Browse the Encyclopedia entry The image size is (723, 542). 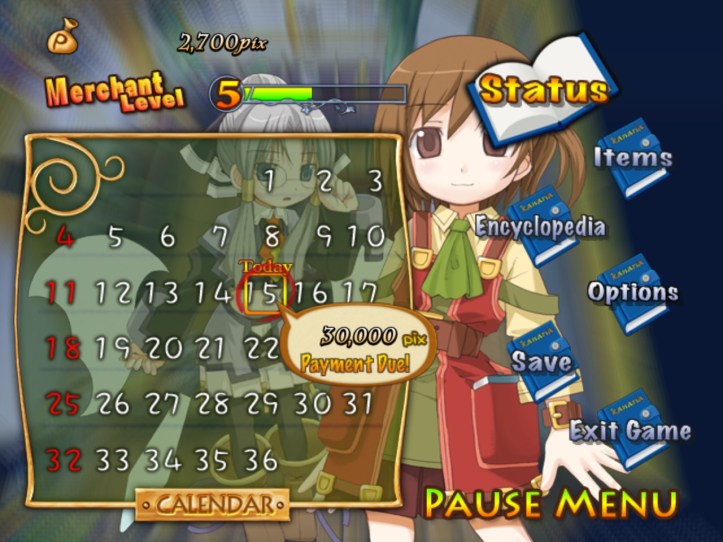[540, 226]
